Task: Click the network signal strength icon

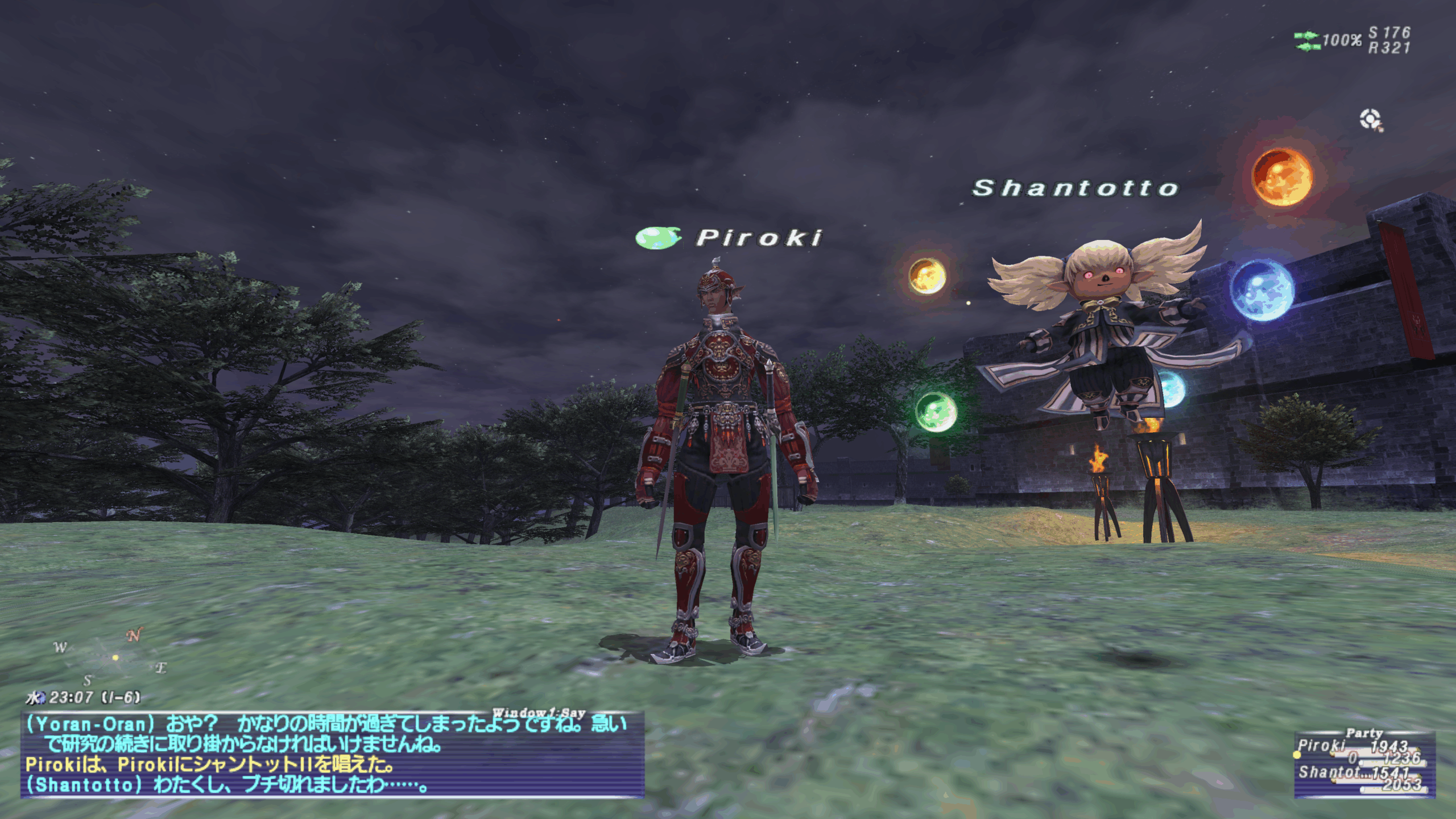Action: pyautogui.click(x=1306, y=41)
